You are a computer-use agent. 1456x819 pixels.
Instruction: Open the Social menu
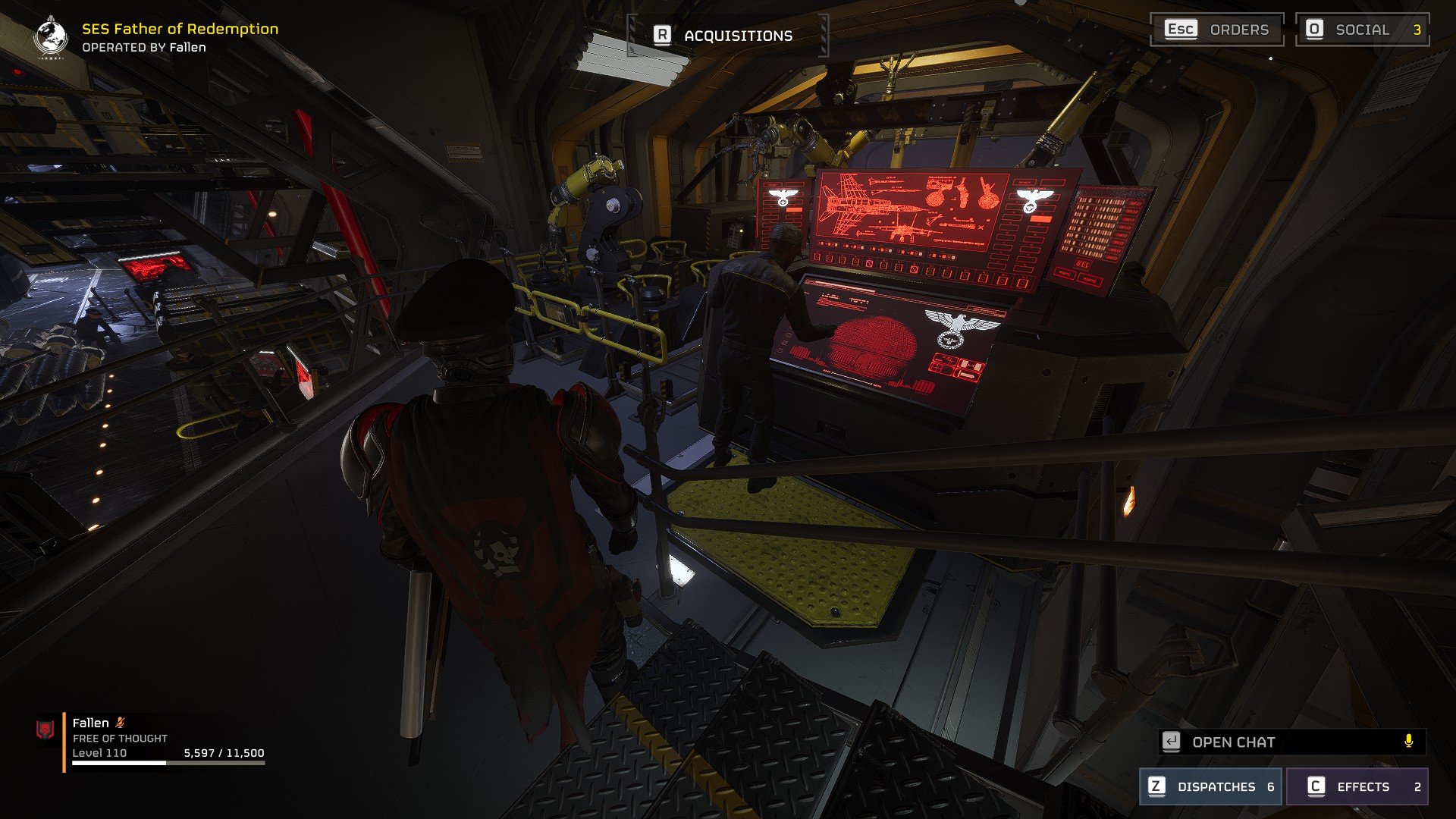1362,30
